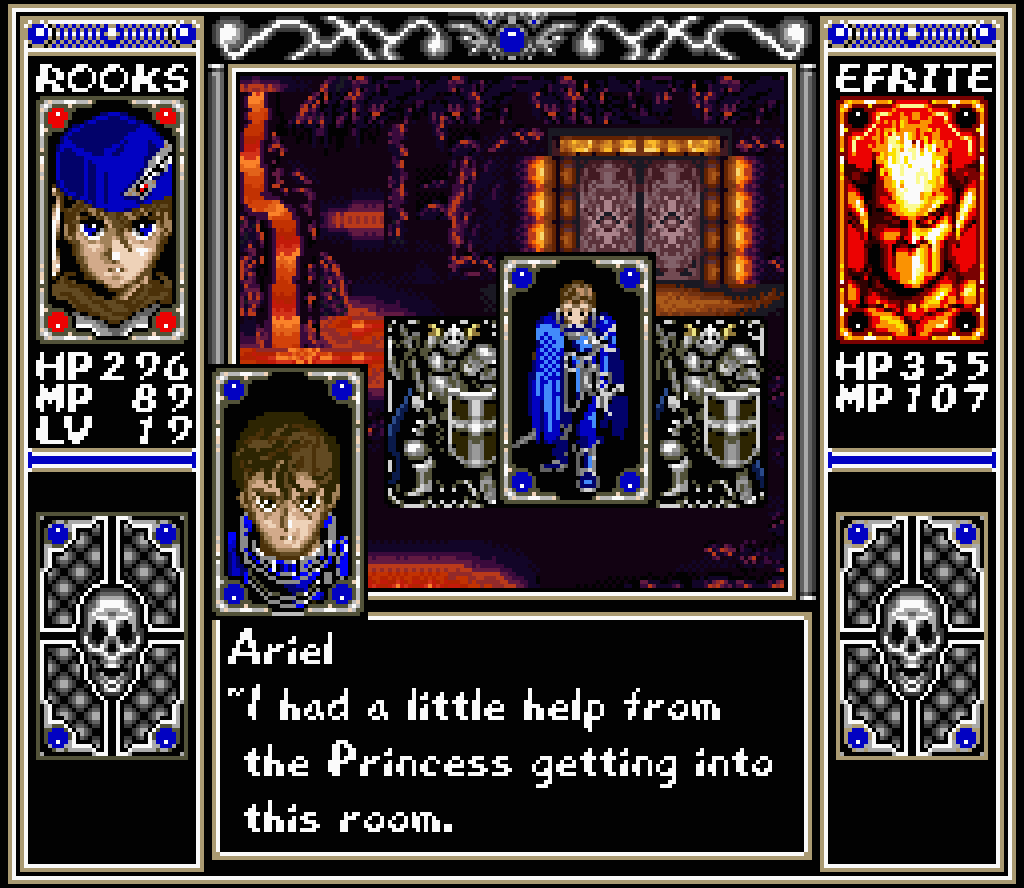
Task: Click Ariel's speaker portrait beside the dialogue
Action: [x=289, y=490]
